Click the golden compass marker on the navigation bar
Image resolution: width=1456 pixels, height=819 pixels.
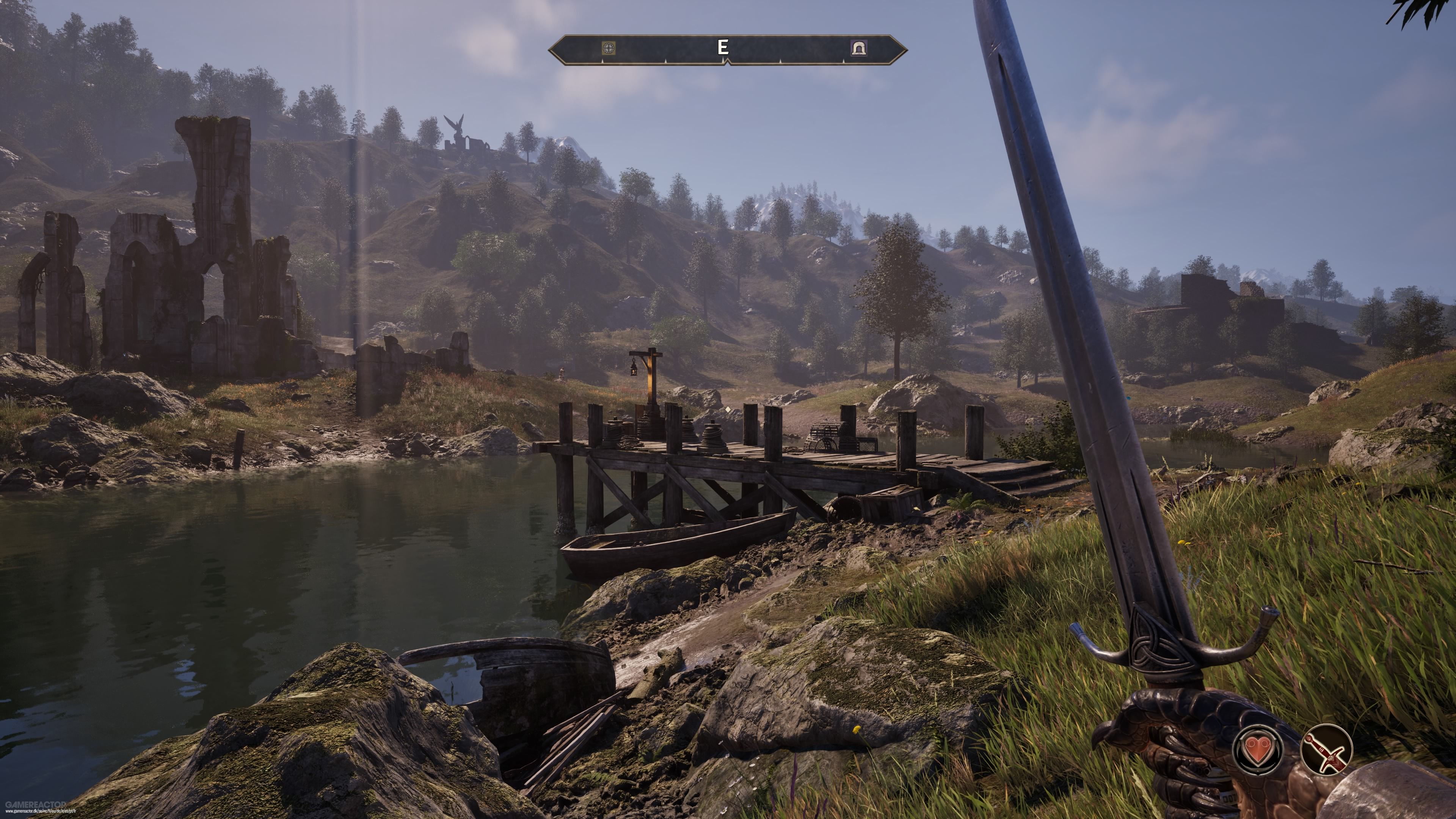tap(609, 48)
